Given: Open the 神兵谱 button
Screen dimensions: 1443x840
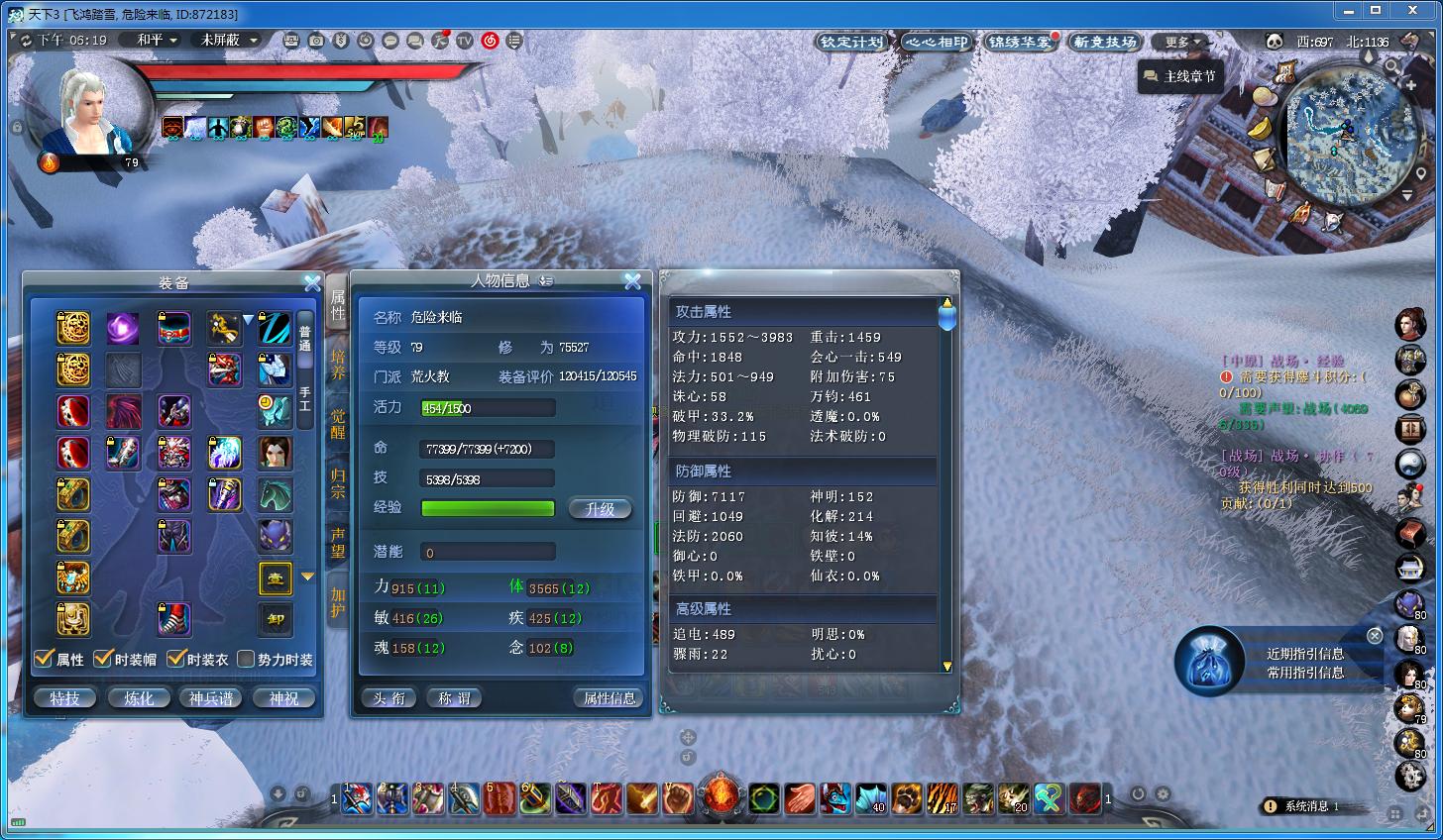Looking at the screenshot, I should click(x=211, y=698).
